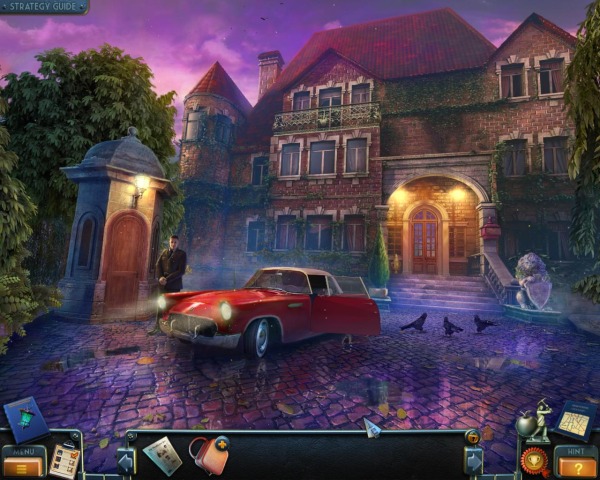Open the achievements trophy rosette
Screen dimensions: 600x480
535,460
